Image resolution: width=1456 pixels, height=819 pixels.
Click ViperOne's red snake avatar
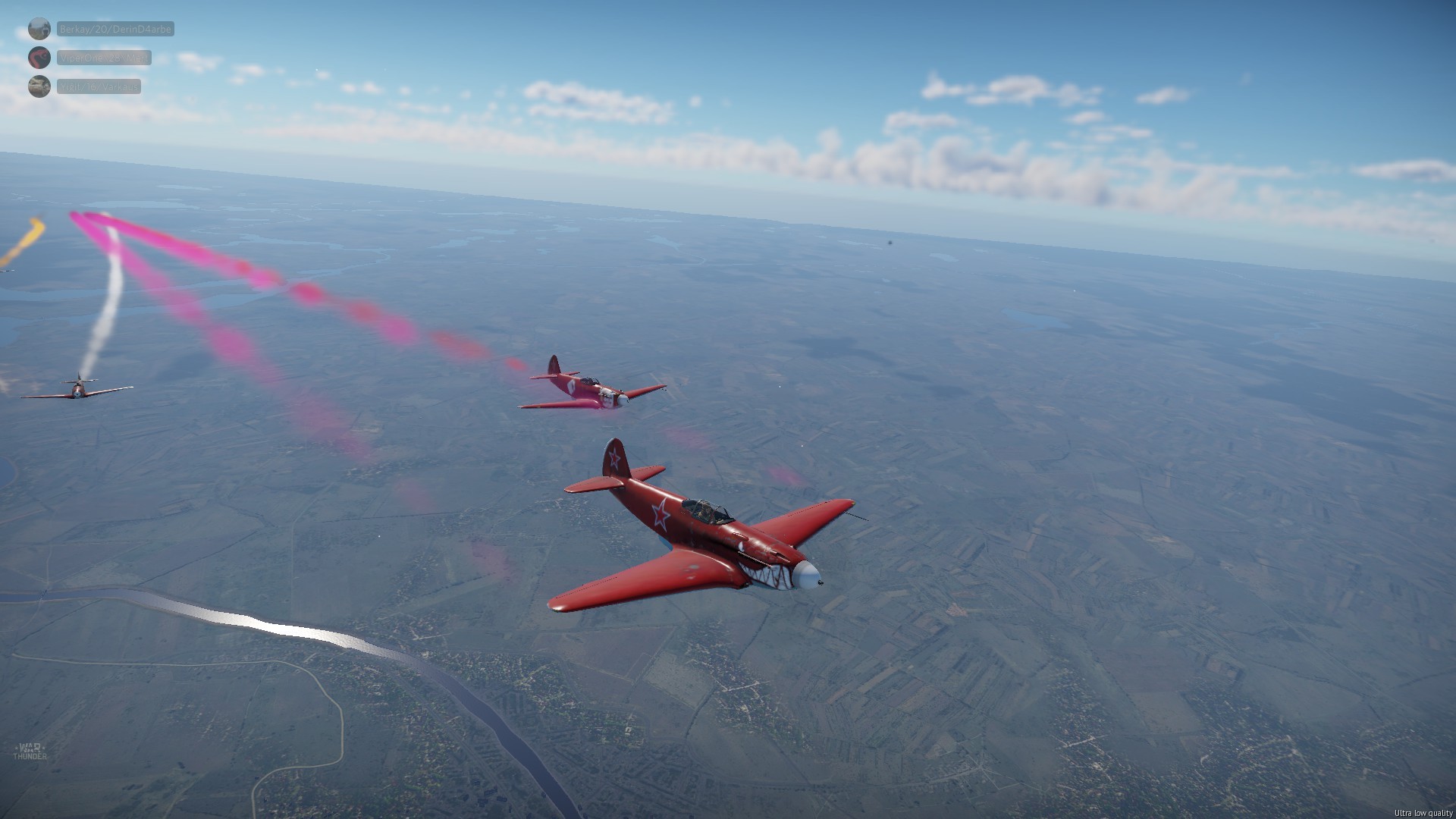(x=39, y=58)
